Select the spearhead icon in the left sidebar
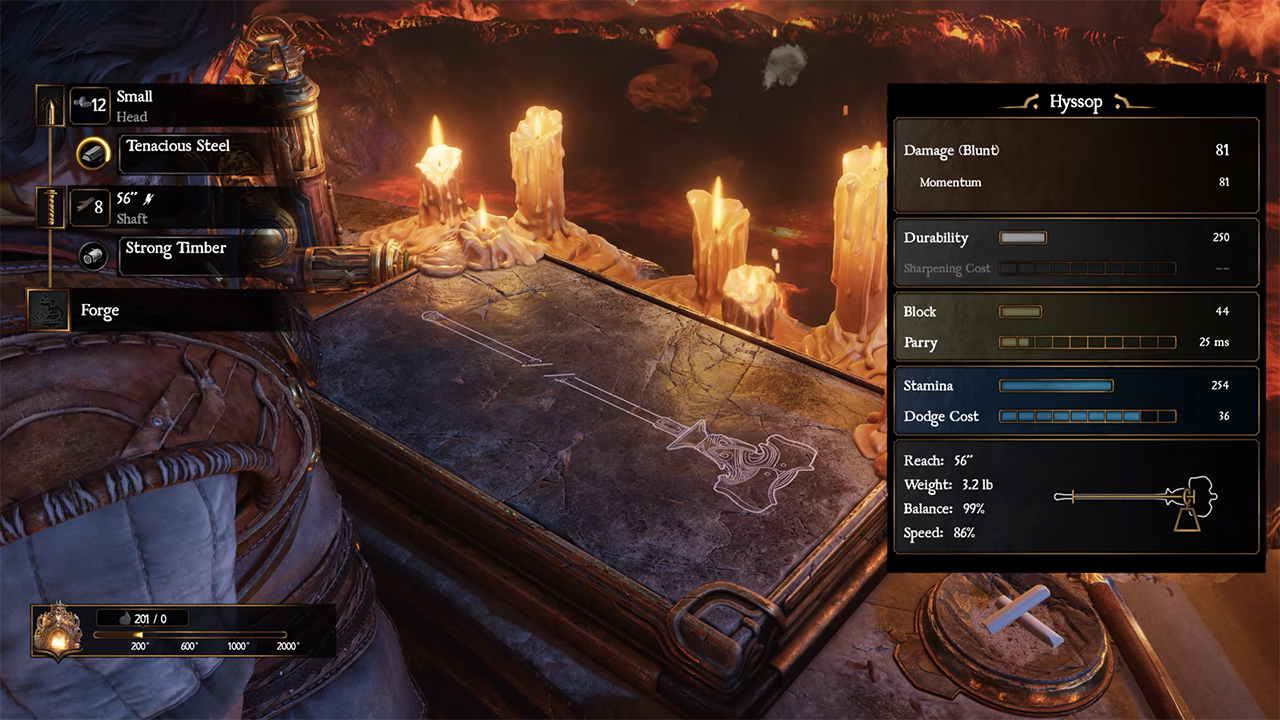This screenshot has width=1280, height=720. (50, 105)
